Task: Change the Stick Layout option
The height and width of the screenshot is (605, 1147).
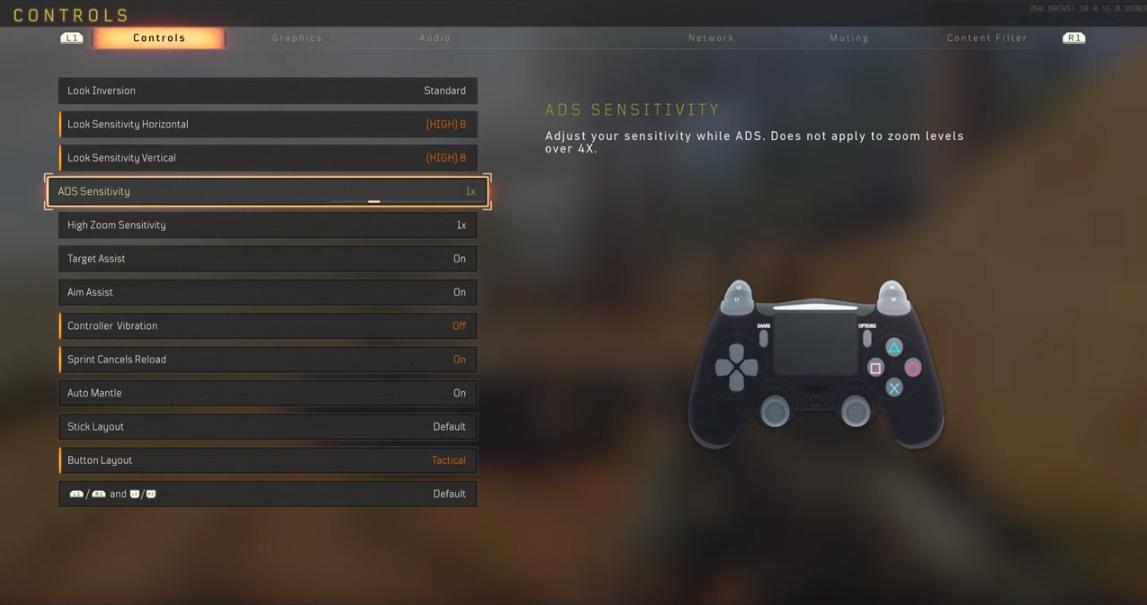Action: (x=268, y=427)
